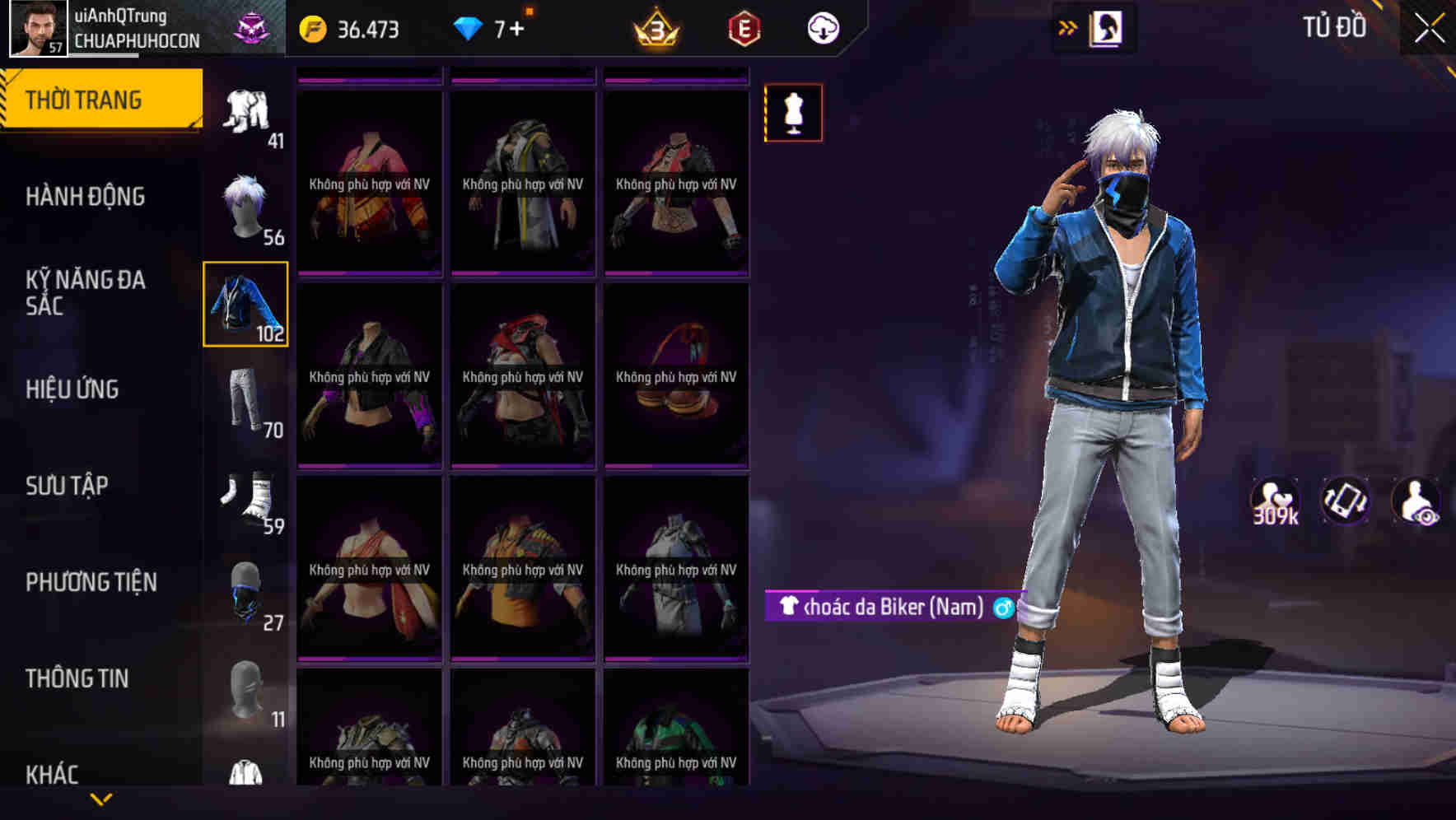Select the shoes category showing 59 items
Image resolution: width=1456 pixels, height=820 pixels.
(245, 497)
